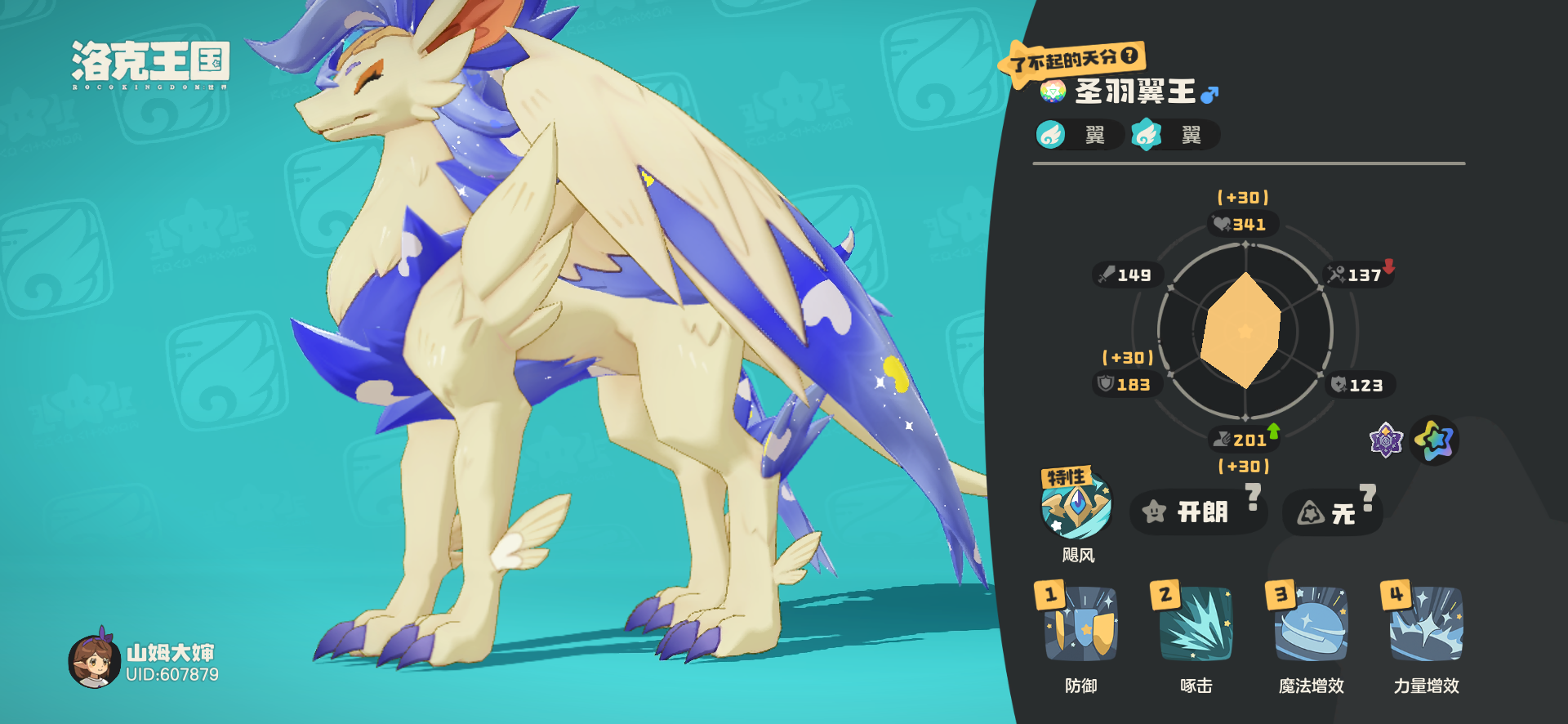Viewport: 1568px width, 724px height.
Task: Open the 飓风 trait icon
Action: (1076, 504)
